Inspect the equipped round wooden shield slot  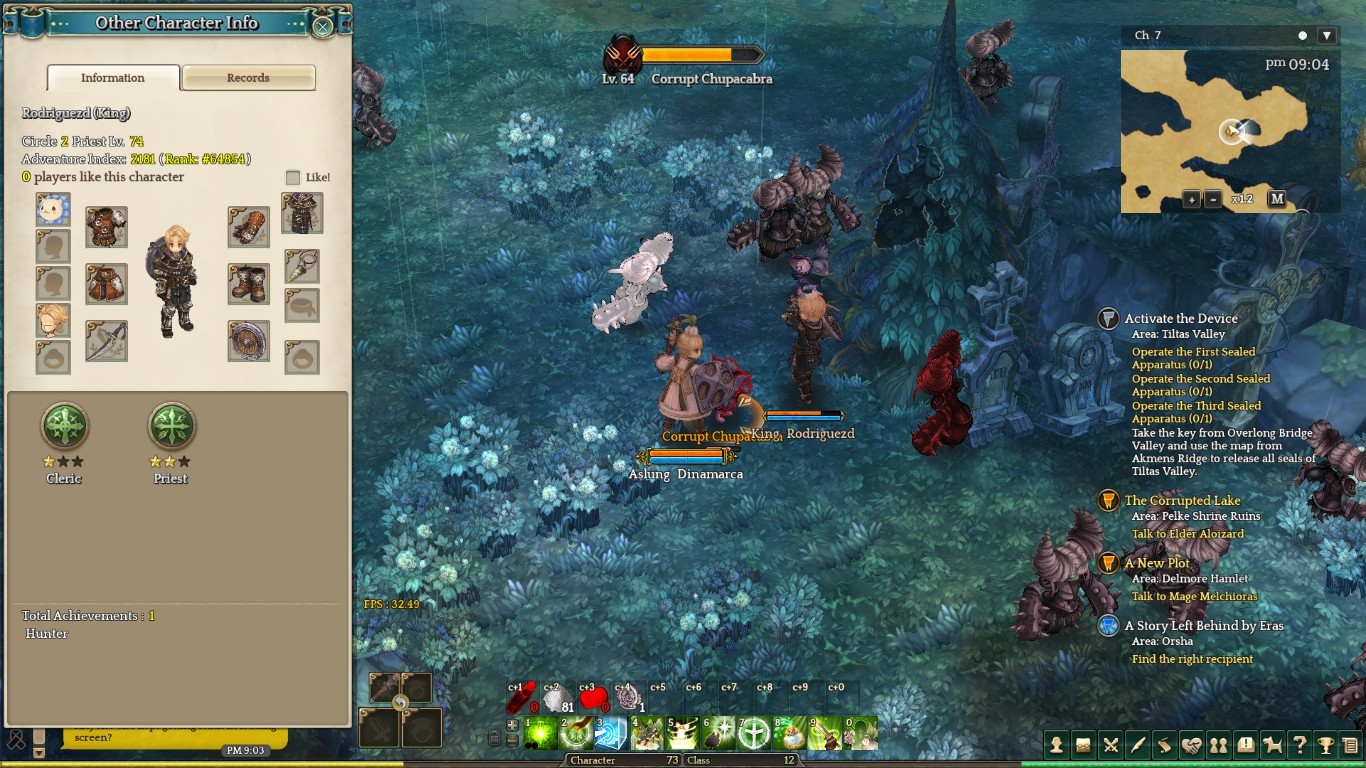click(x=248, y=341)
